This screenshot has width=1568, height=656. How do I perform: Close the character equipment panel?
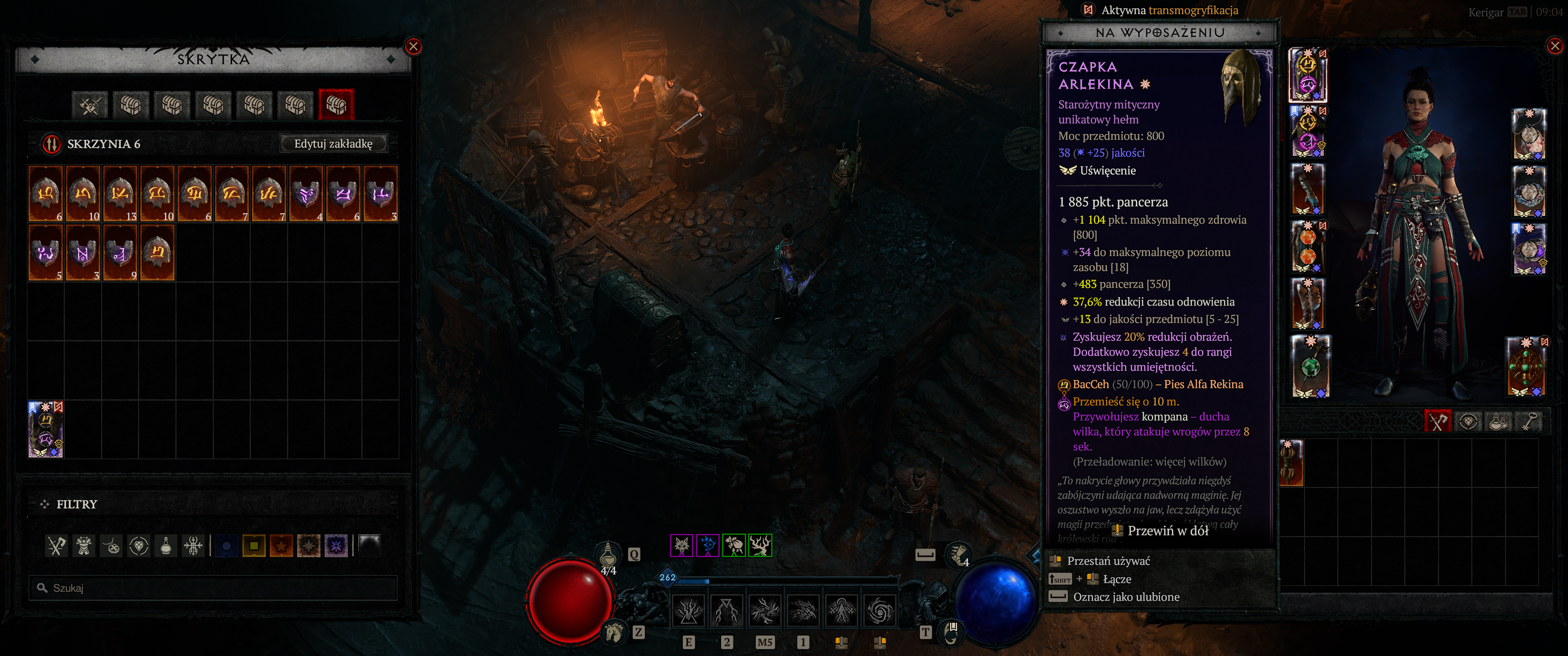[1555, 46]
